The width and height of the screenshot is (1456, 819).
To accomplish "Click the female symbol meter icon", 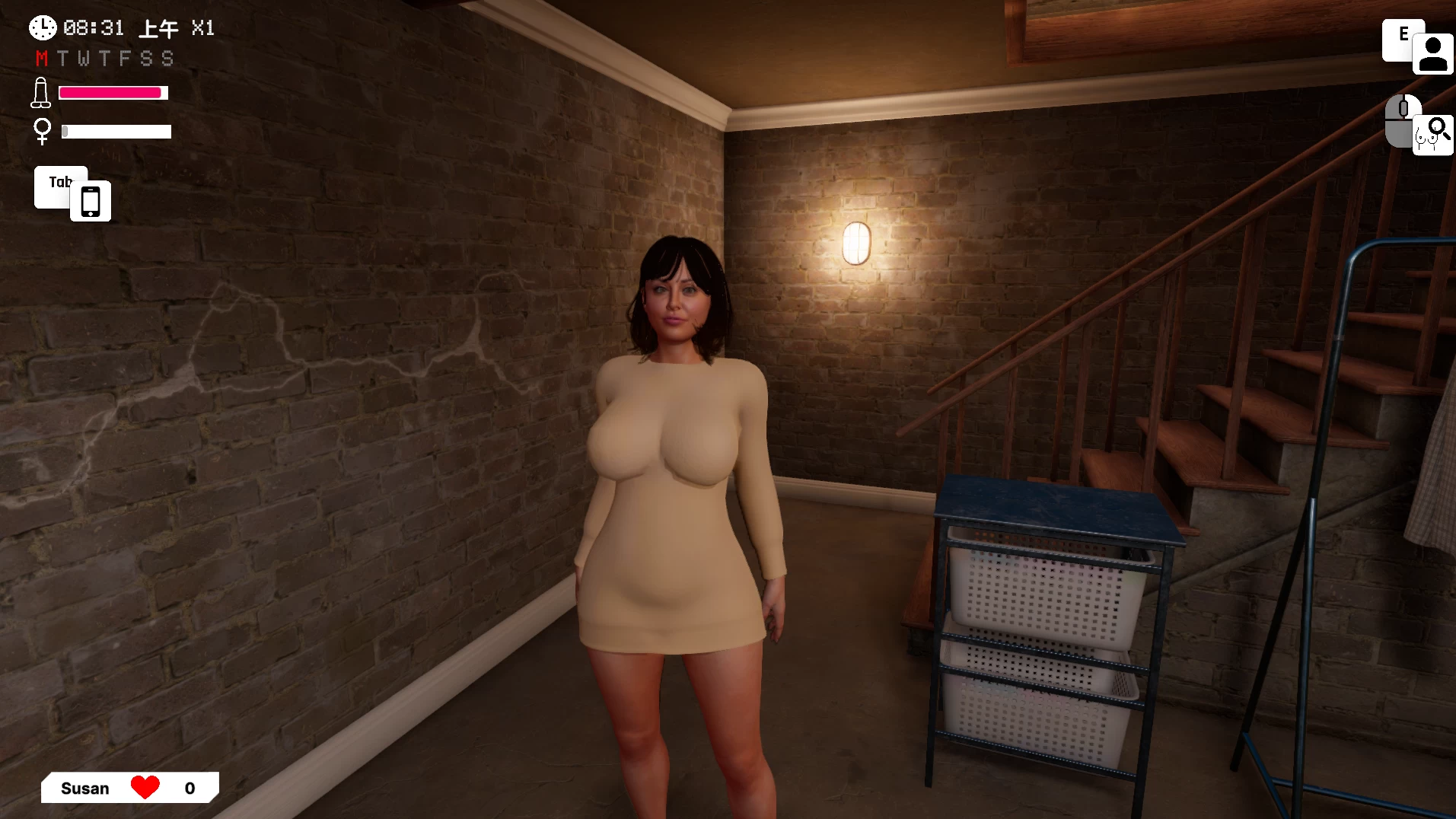I will [42, 131].
